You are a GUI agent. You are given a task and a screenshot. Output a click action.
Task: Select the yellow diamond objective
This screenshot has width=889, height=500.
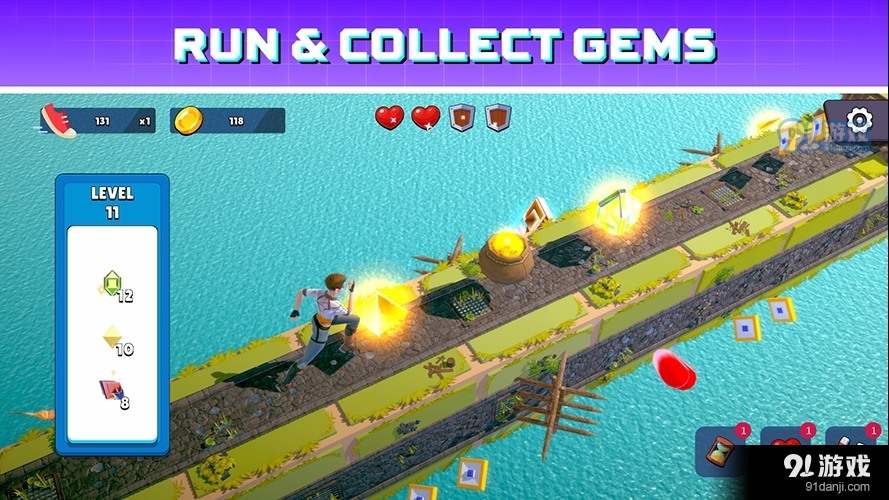click(x=113, y=340)
